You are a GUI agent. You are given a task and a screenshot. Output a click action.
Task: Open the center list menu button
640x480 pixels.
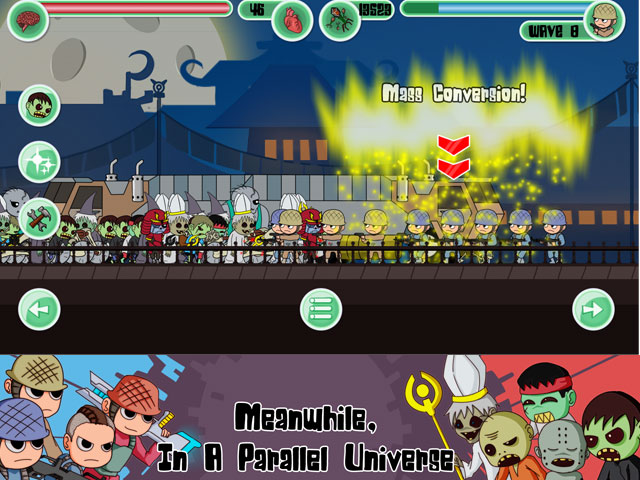pos(321,310)
